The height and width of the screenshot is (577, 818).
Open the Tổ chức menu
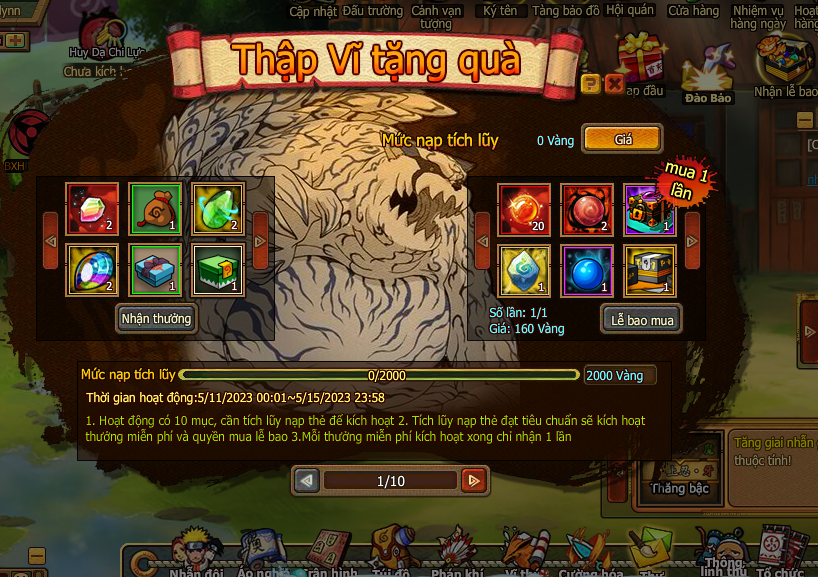pos(779,552)
